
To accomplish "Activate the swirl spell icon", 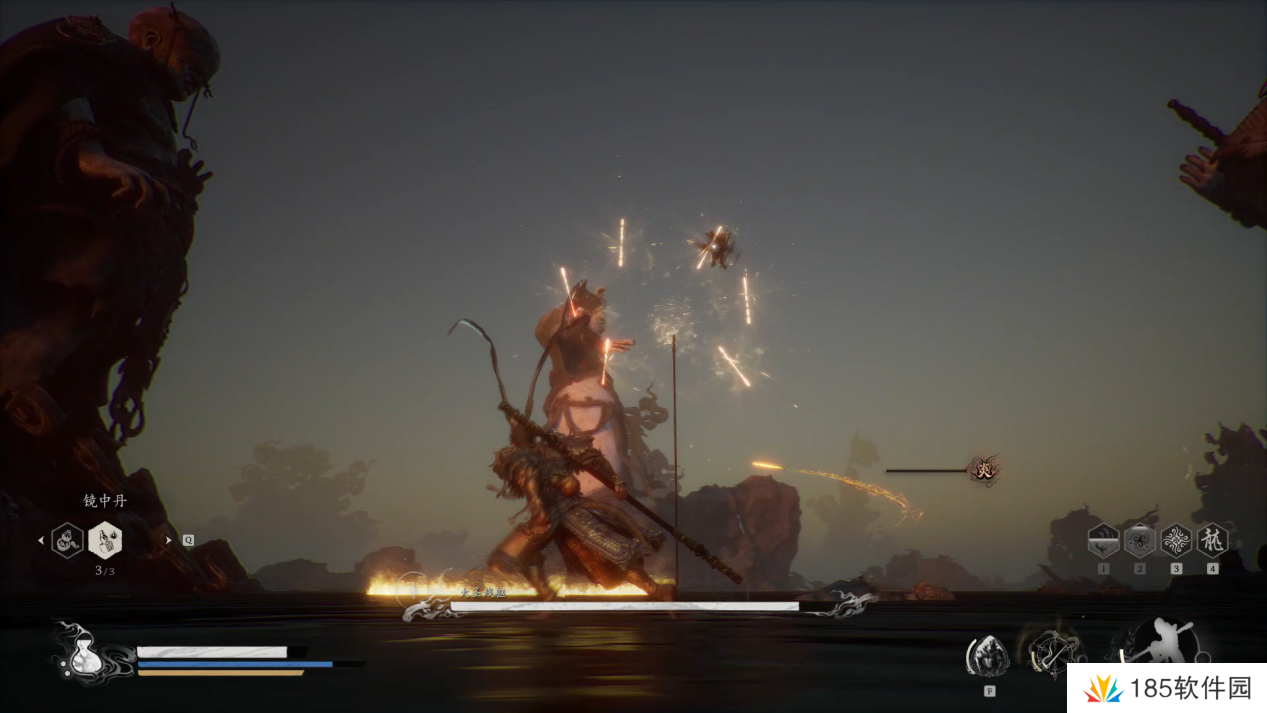I will click(x=1139, y=541).
